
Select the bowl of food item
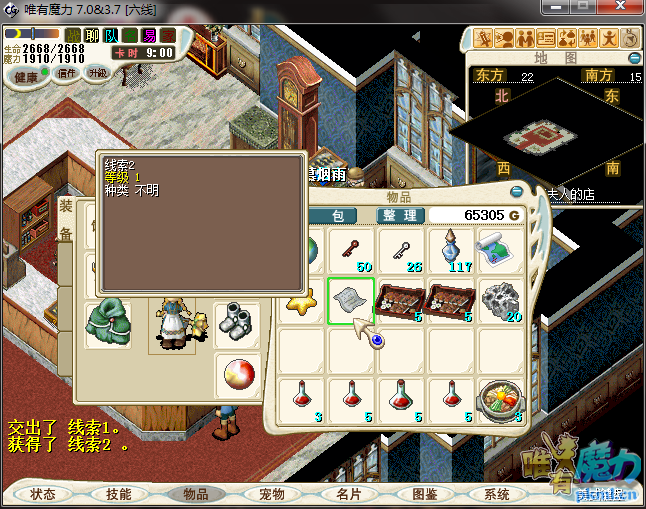coord(500,399)
